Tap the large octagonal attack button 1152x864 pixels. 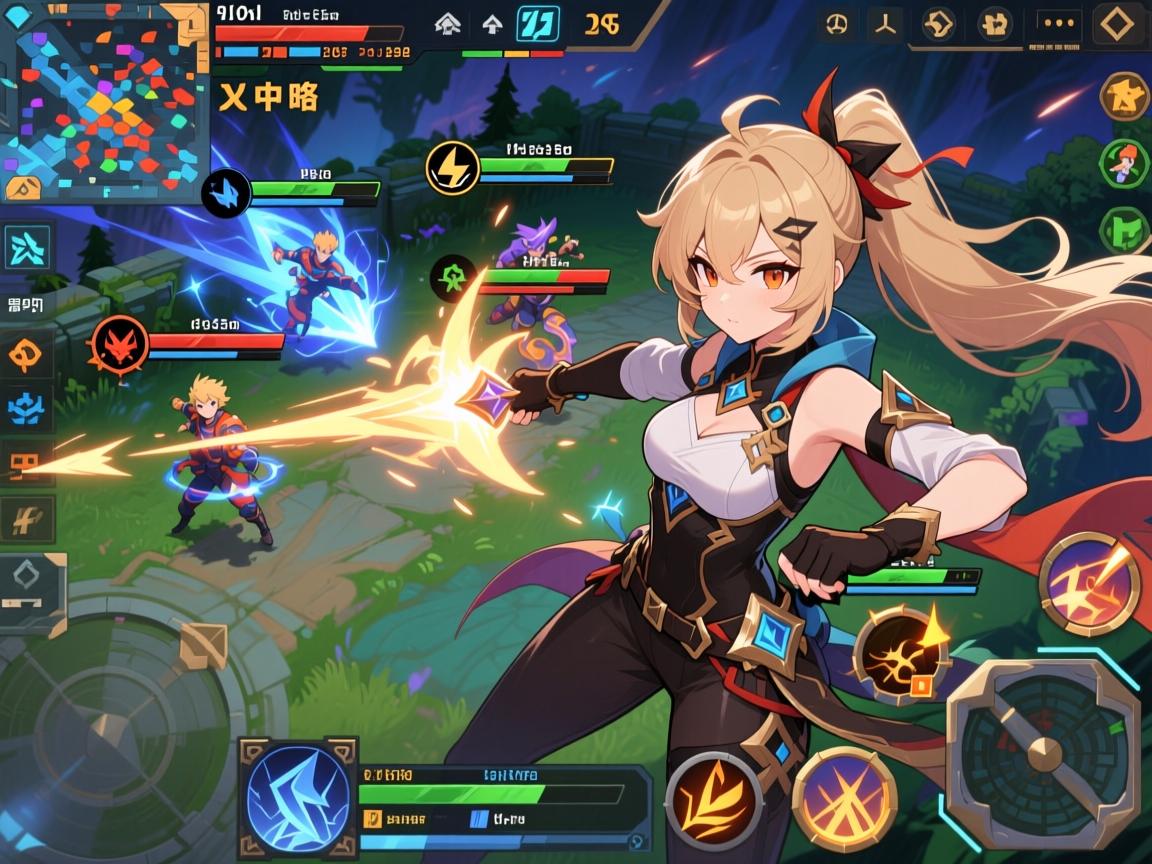pos(1043,745)
